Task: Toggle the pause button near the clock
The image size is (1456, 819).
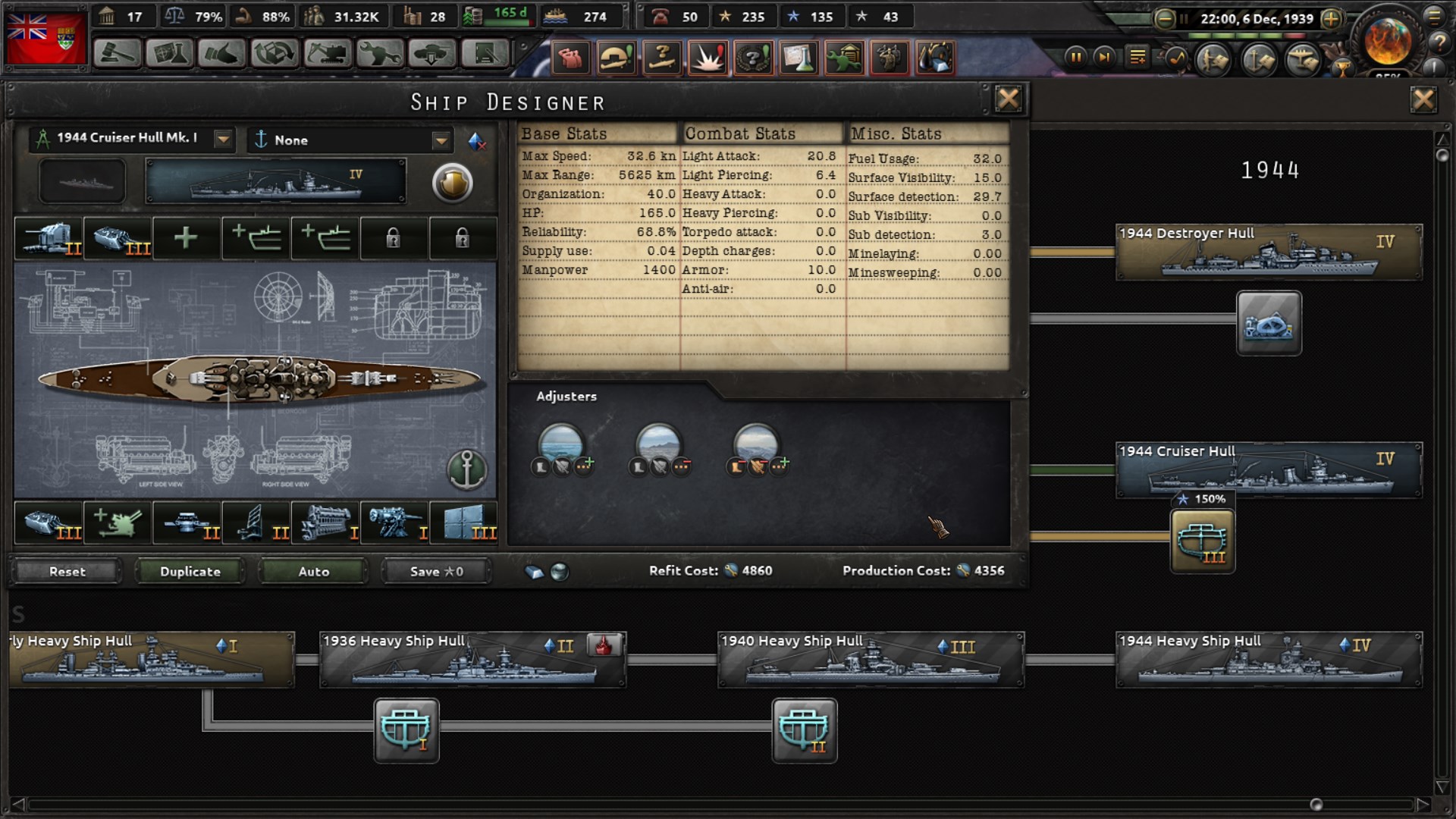Action: (1076, 55)
